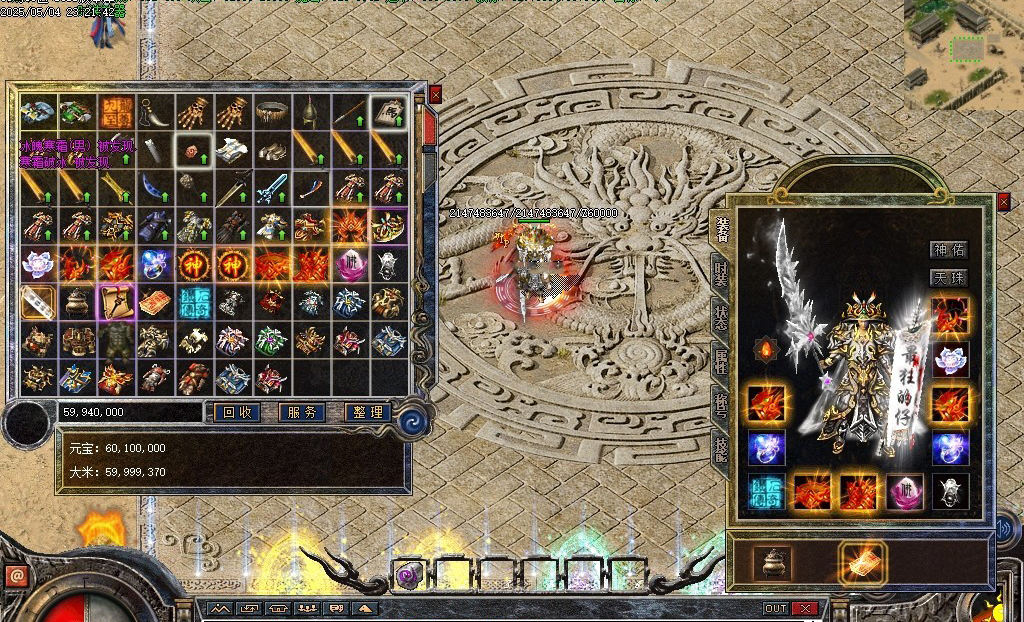Open the 服务 (service) button
Screen dimensions: 1024x622
click(x=302, y=412)
